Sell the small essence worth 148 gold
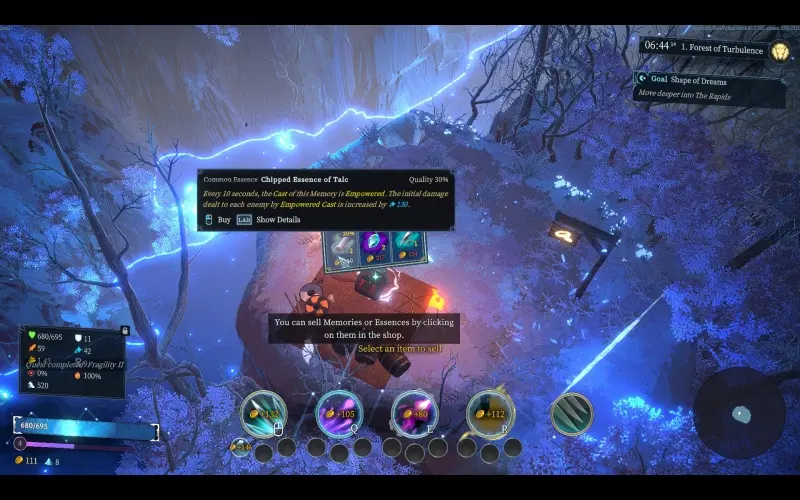This screenshot has height=500, width=800. [x=240, y=446]
